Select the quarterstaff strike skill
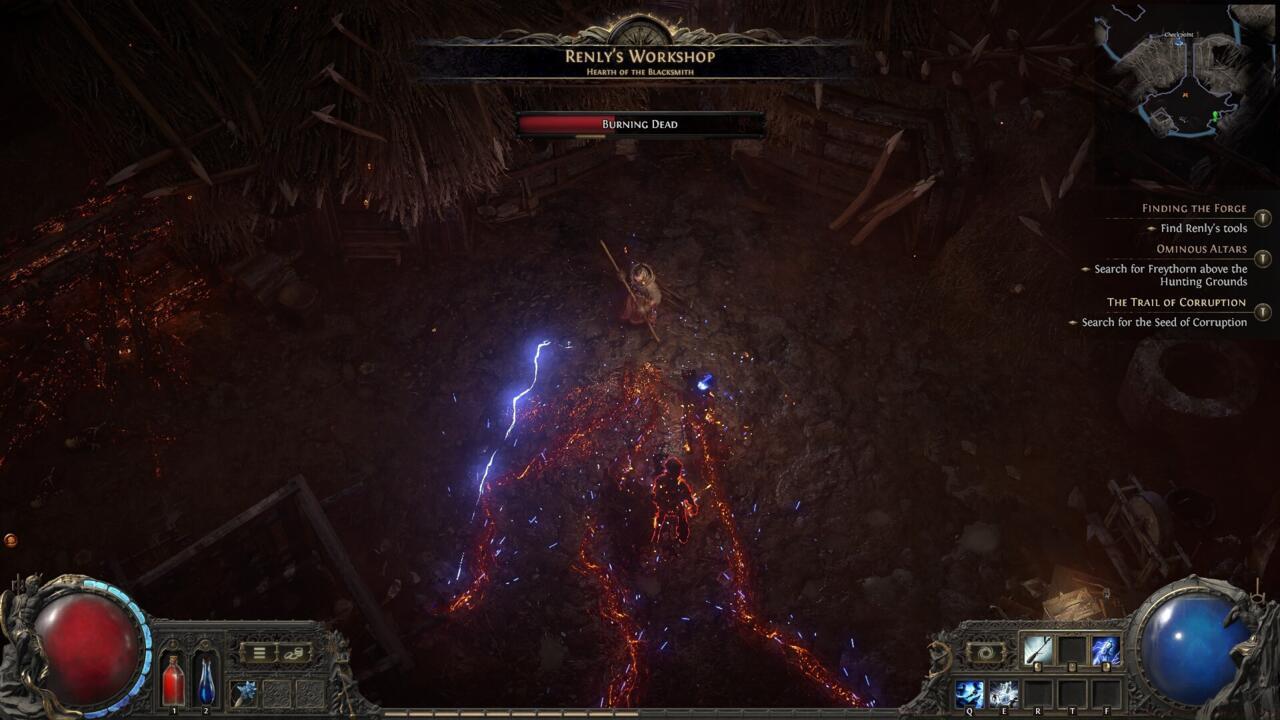 [x=1037, y=650]
